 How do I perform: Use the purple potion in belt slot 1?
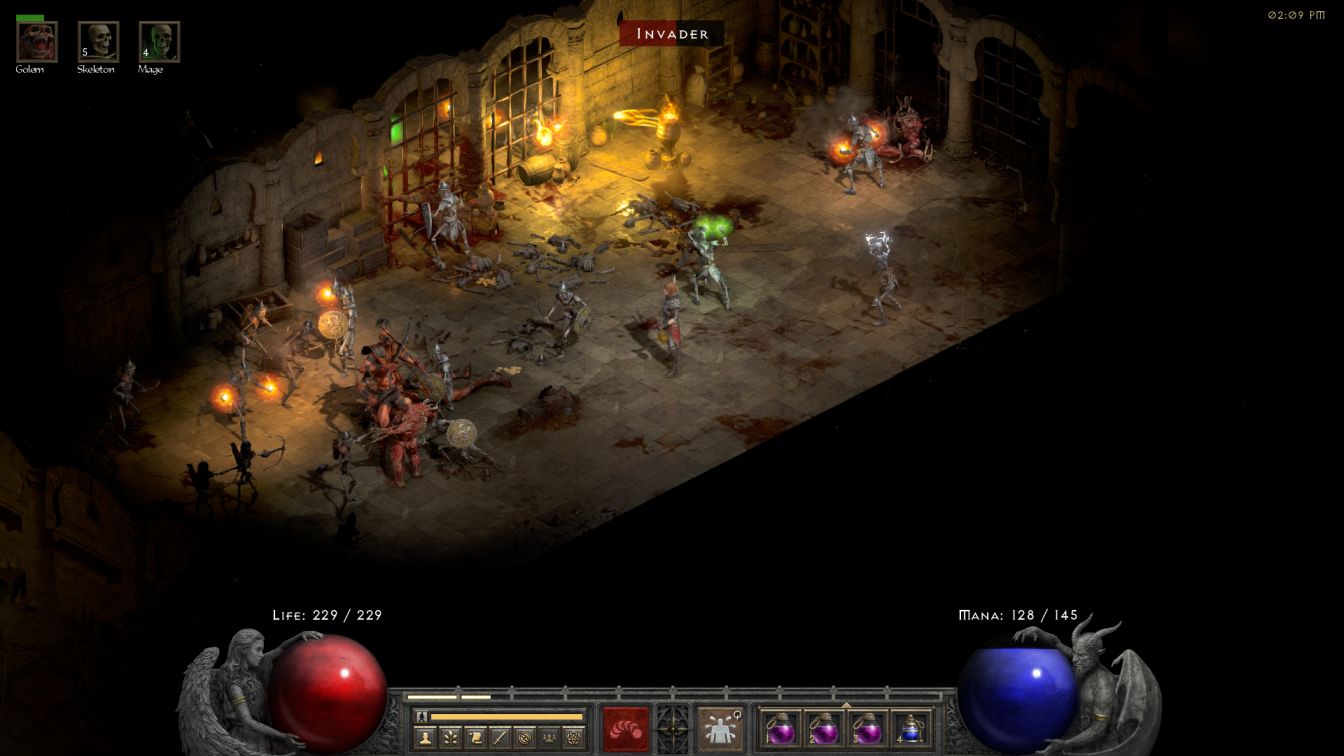(x=779, y=728)
